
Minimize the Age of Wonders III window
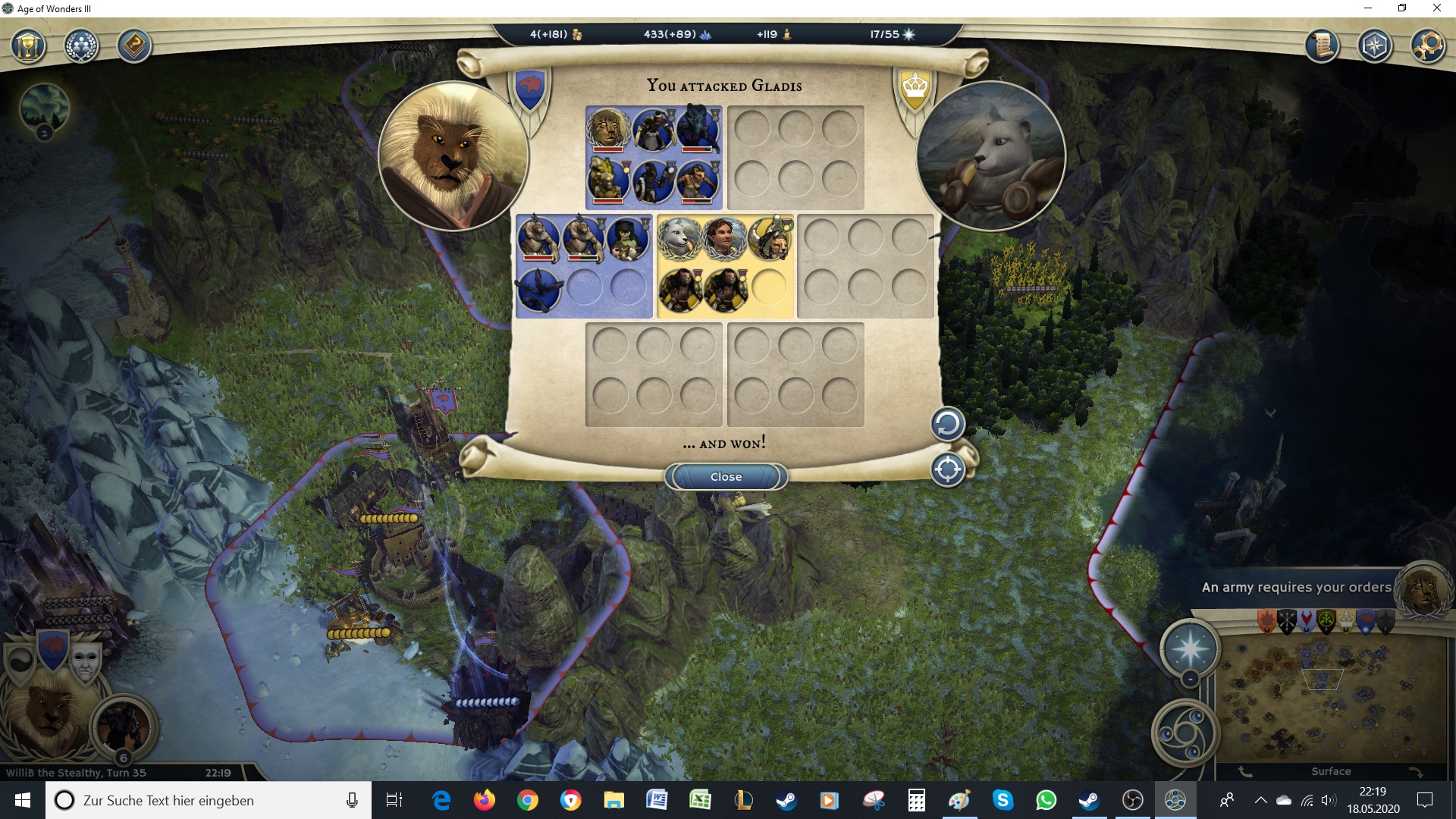(x=1368, y=8)
